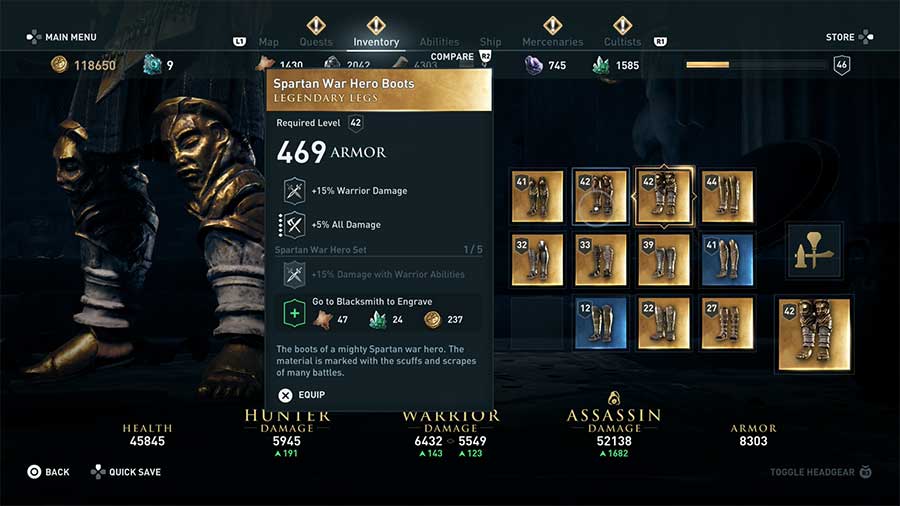Select the Inventory tab
900x506 pixels.
376,42
